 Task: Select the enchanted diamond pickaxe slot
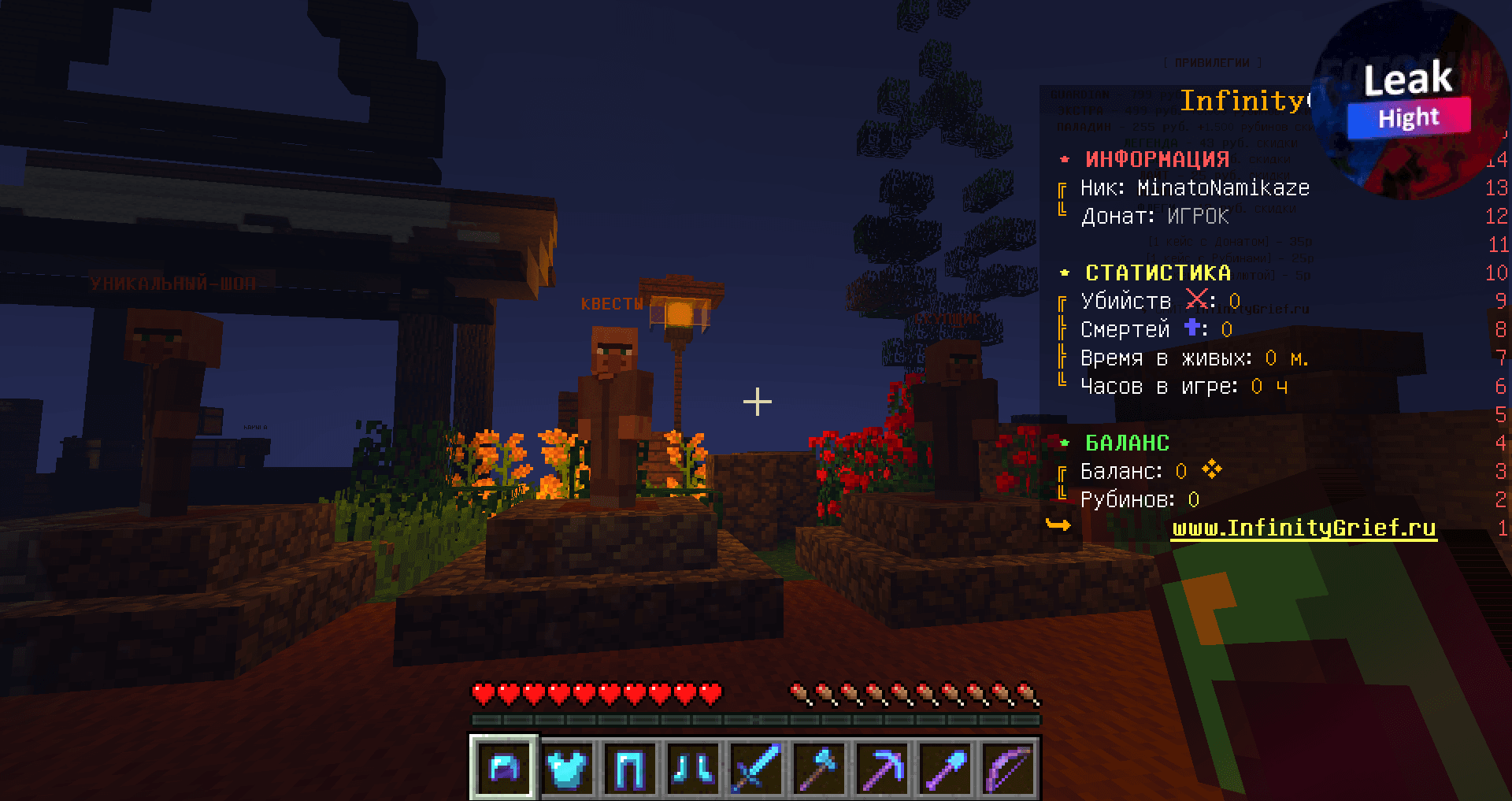coord(882,767)
